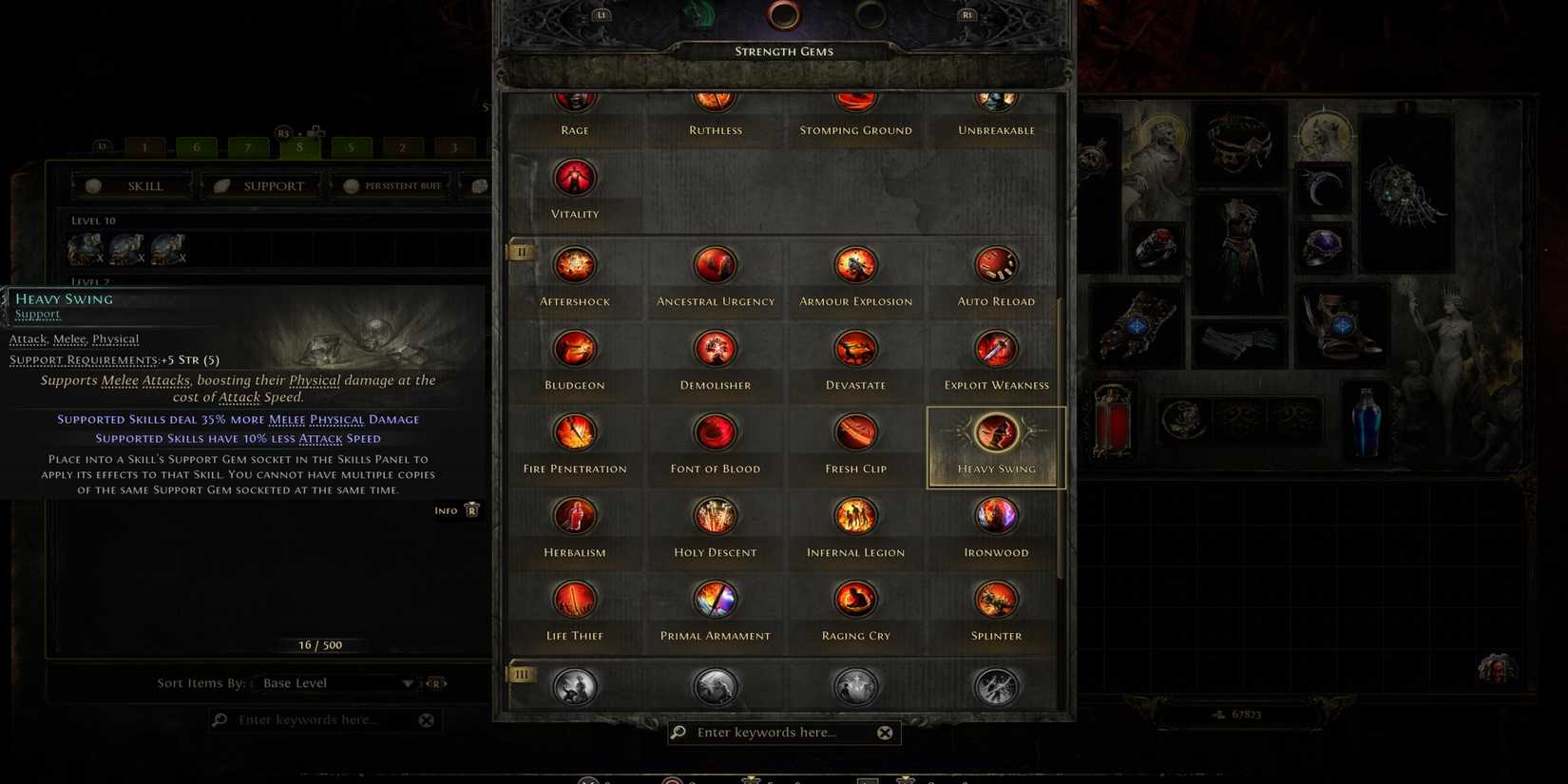Switch to the SKILL tab
The image size is (1568, 784).
click(x=132, y=185)
